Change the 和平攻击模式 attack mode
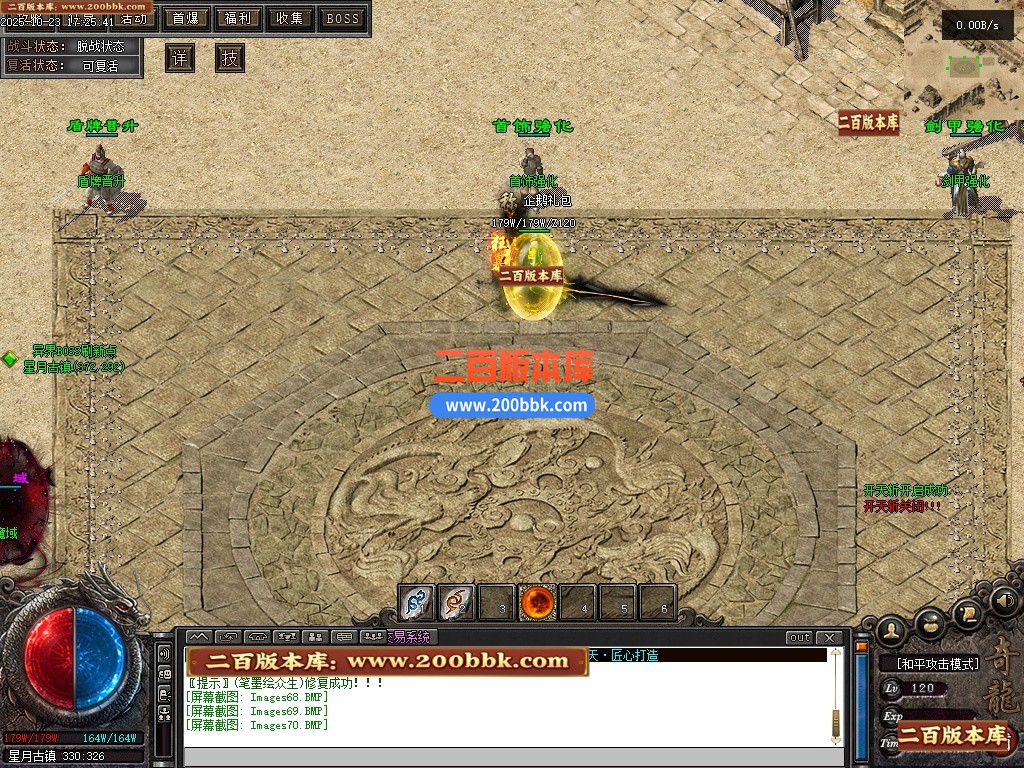 tap(929, 663)
